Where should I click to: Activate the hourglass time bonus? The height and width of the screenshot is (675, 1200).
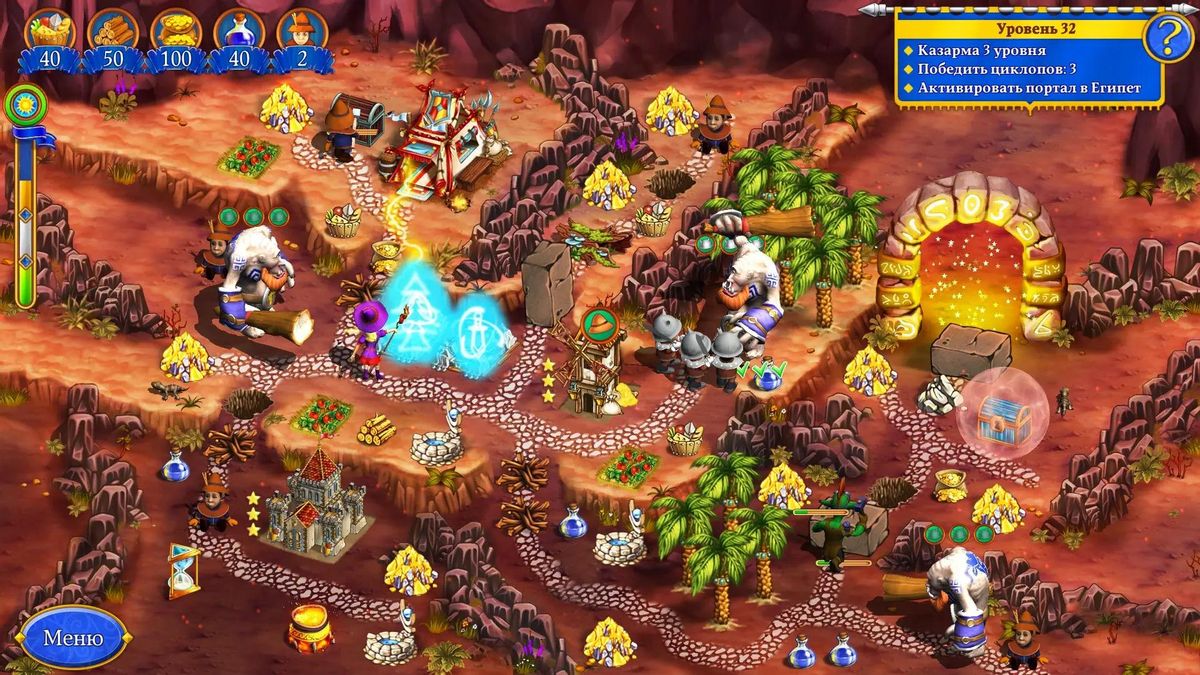183,570
